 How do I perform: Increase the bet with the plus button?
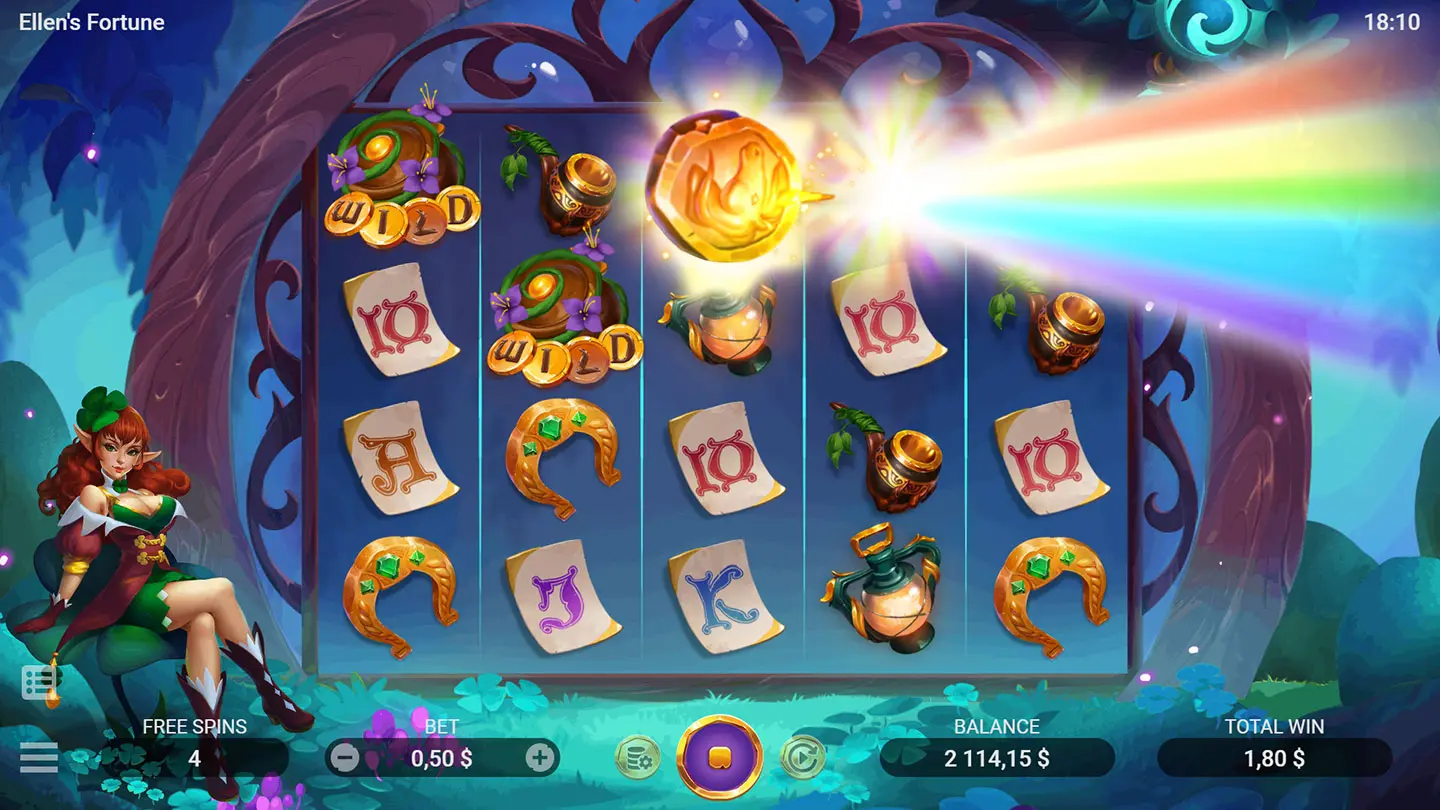pos(540,758)
